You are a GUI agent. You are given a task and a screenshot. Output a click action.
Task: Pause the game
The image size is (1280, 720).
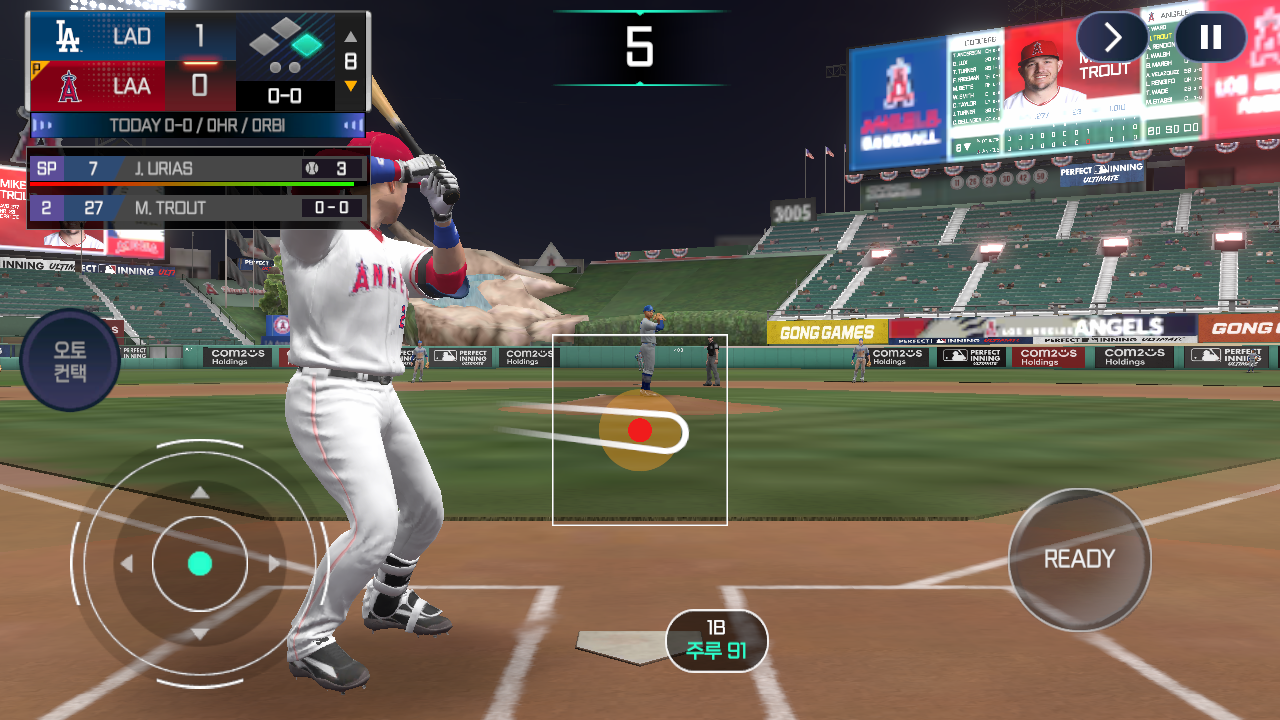1210,38
